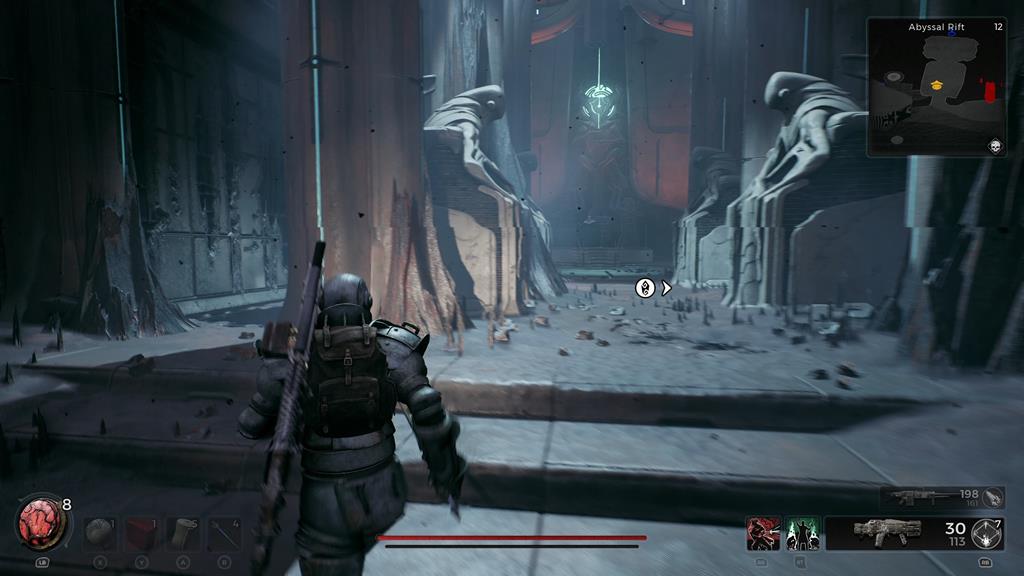This screenshot has height=576, width=1024.
Task: Click the skull icon on the minimap
Action: (995, 146)
